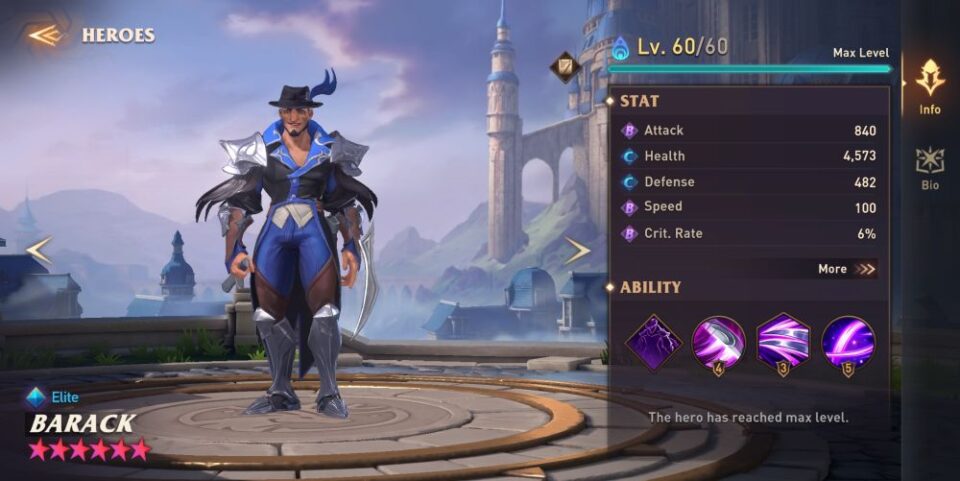The image size is (960, 481).
Task: Select the purple swirl ability numbered 5
Action: 848,342
